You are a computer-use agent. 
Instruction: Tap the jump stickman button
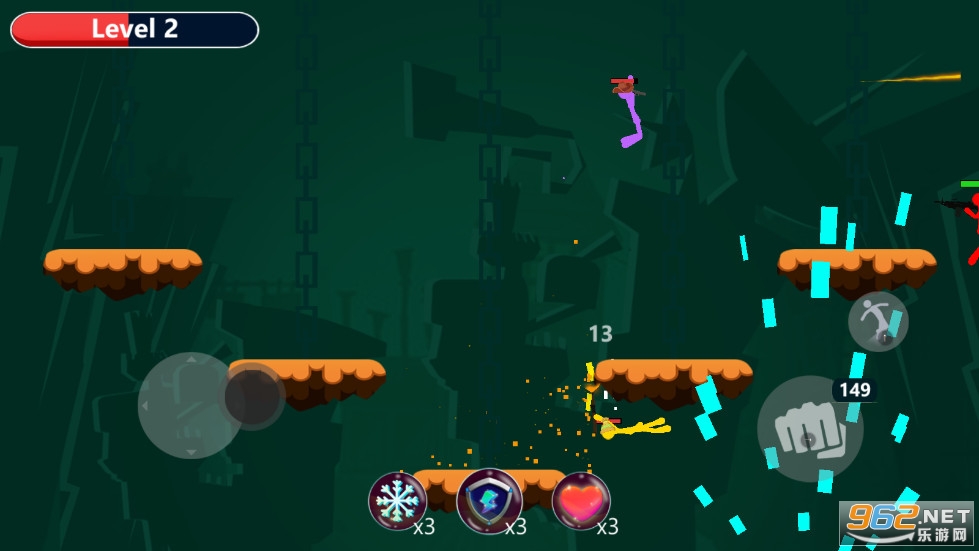tap(878, 322)
